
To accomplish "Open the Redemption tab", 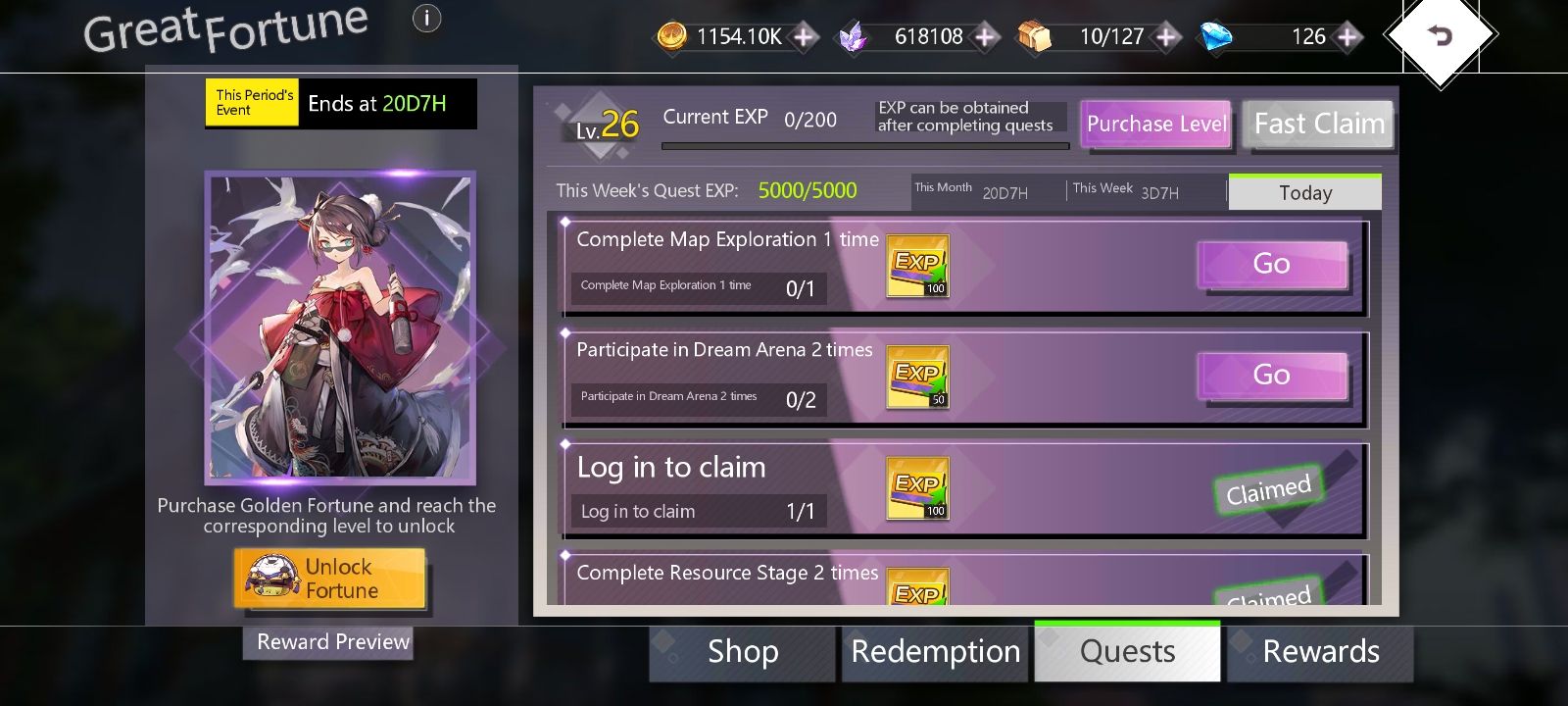I will click(x=935, y=651).
